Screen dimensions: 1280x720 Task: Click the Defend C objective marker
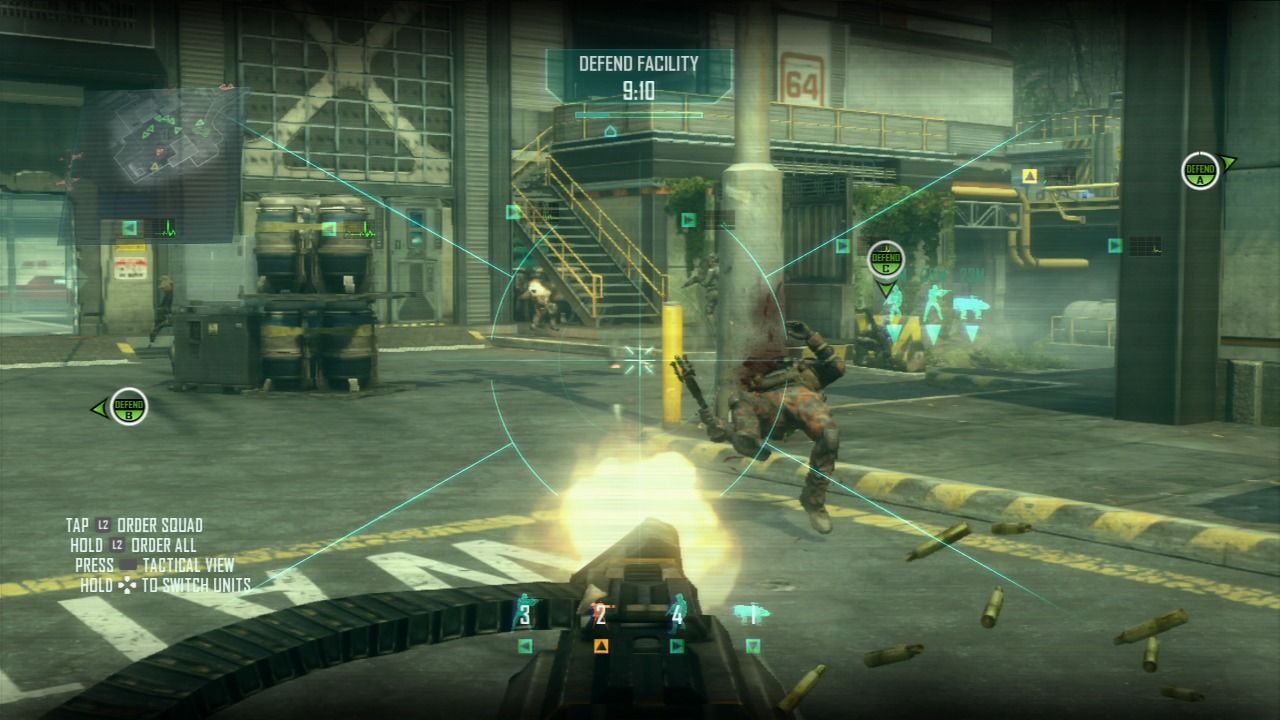(x=885, y=259)
